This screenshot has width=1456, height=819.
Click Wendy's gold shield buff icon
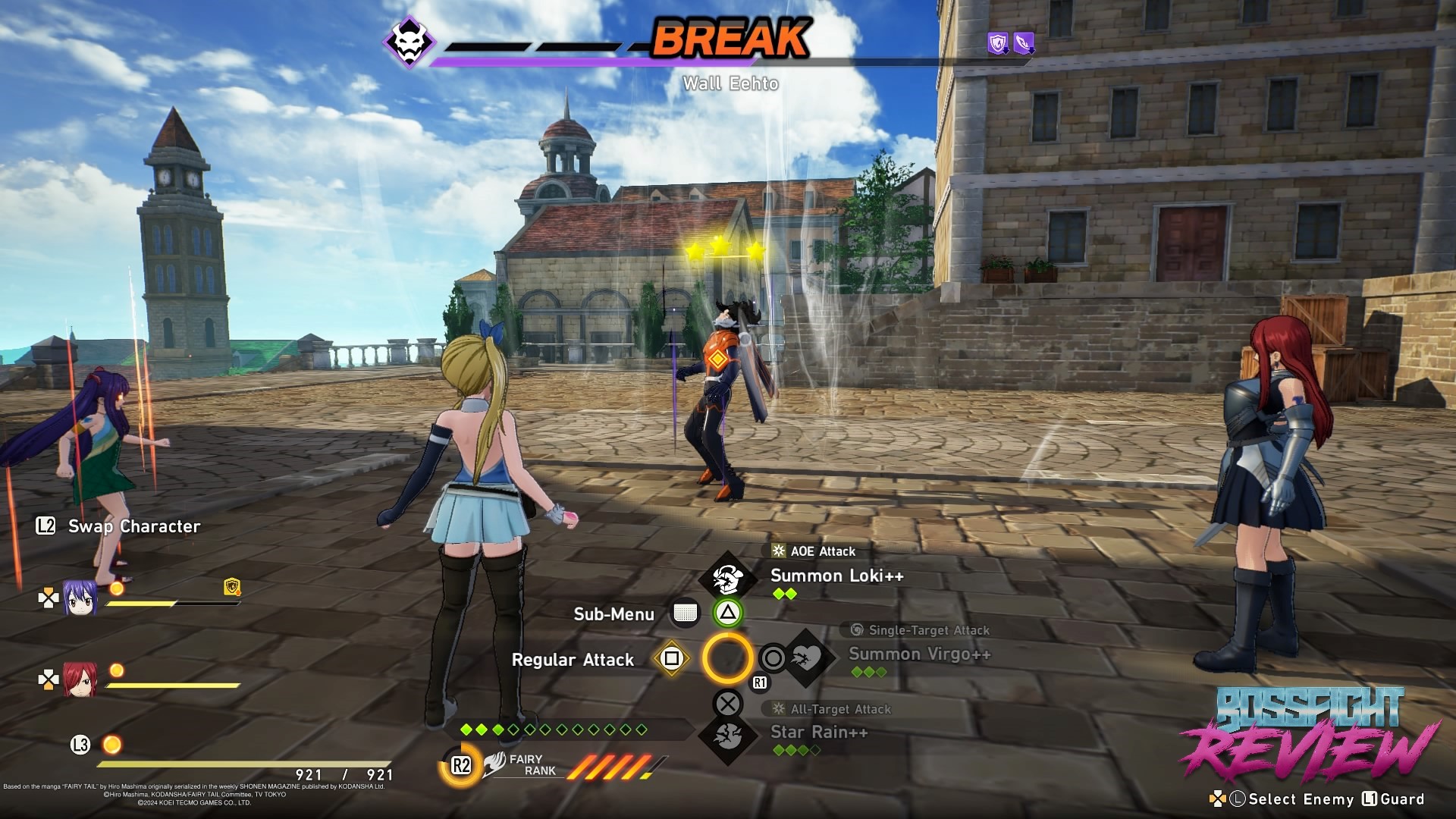click(x=232, y=586)
